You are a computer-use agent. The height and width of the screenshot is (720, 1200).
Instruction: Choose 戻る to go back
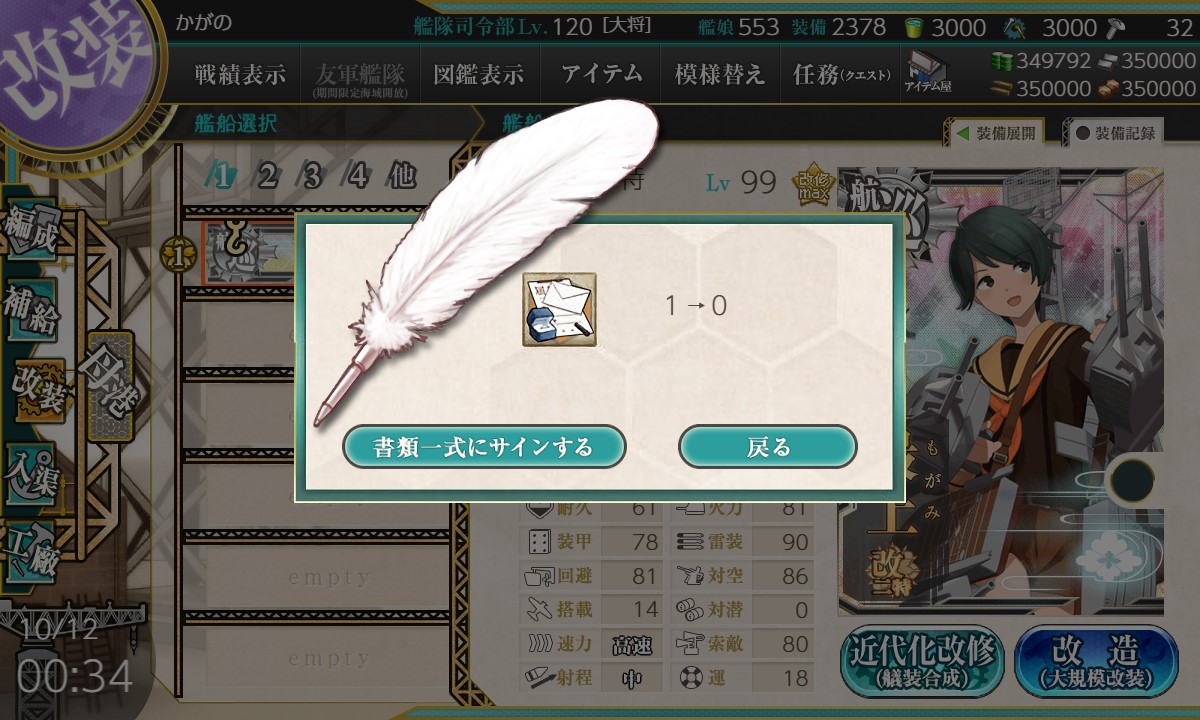(767, 446)
